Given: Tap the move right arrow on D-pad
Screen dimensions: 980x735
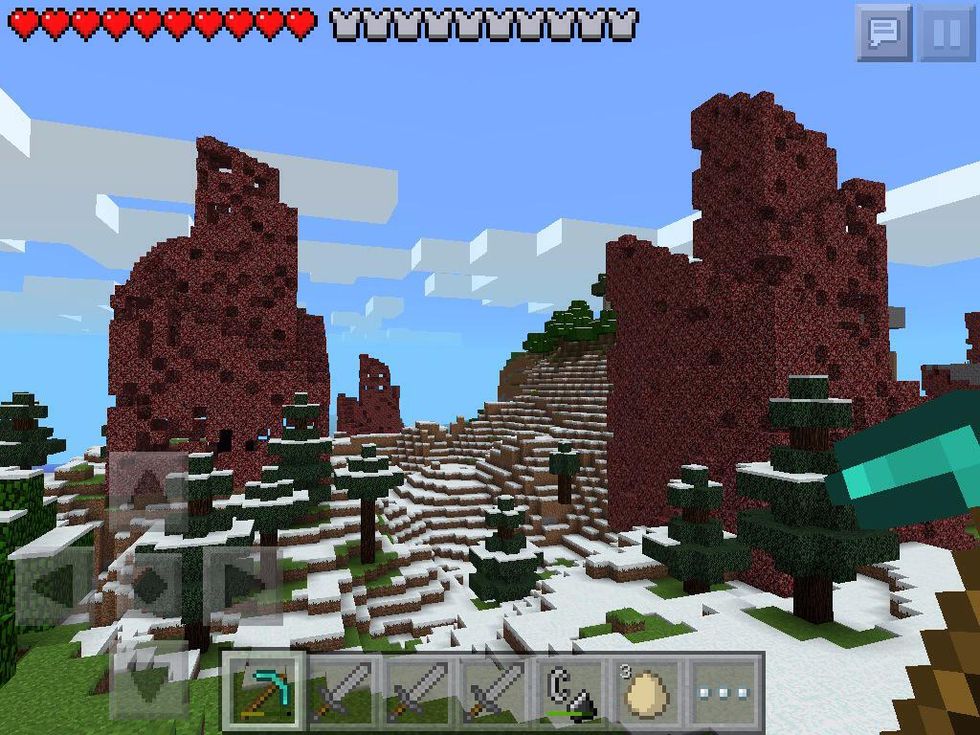Looking at the screenshot, I should point(240,584).
